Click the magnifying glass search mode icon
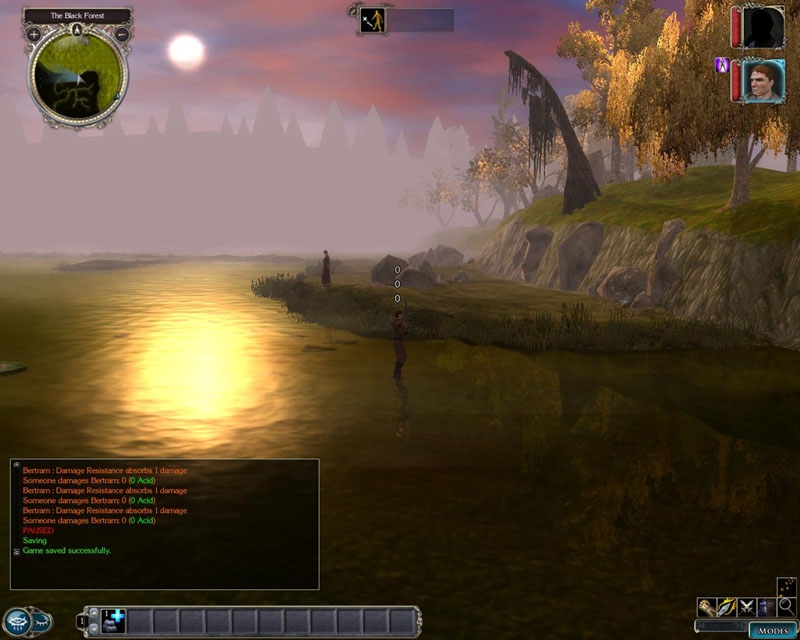The height and width of the screenshot is (640, 800). tap(786, 607)
